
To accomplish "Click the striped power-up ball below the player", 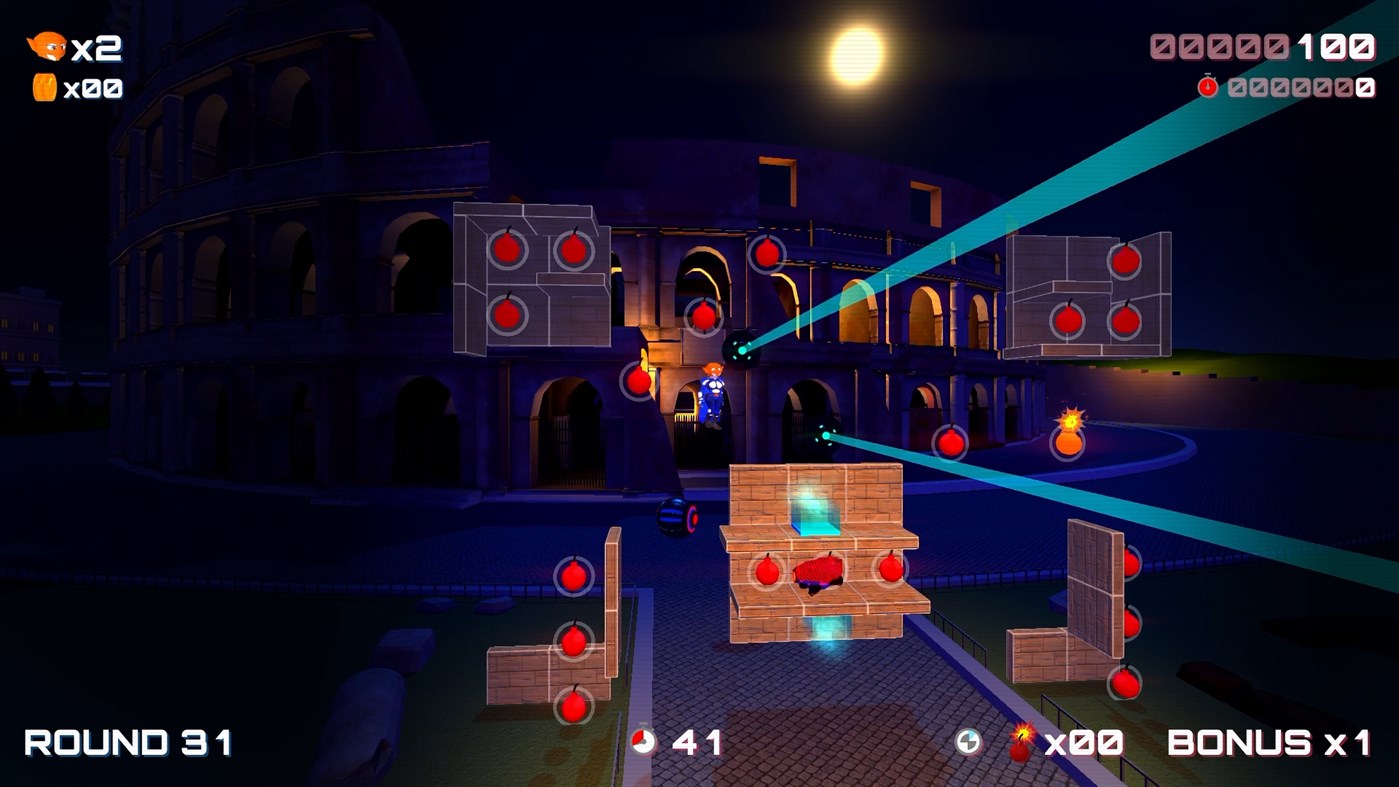I will pyautogui.click(x=674, y=518).
